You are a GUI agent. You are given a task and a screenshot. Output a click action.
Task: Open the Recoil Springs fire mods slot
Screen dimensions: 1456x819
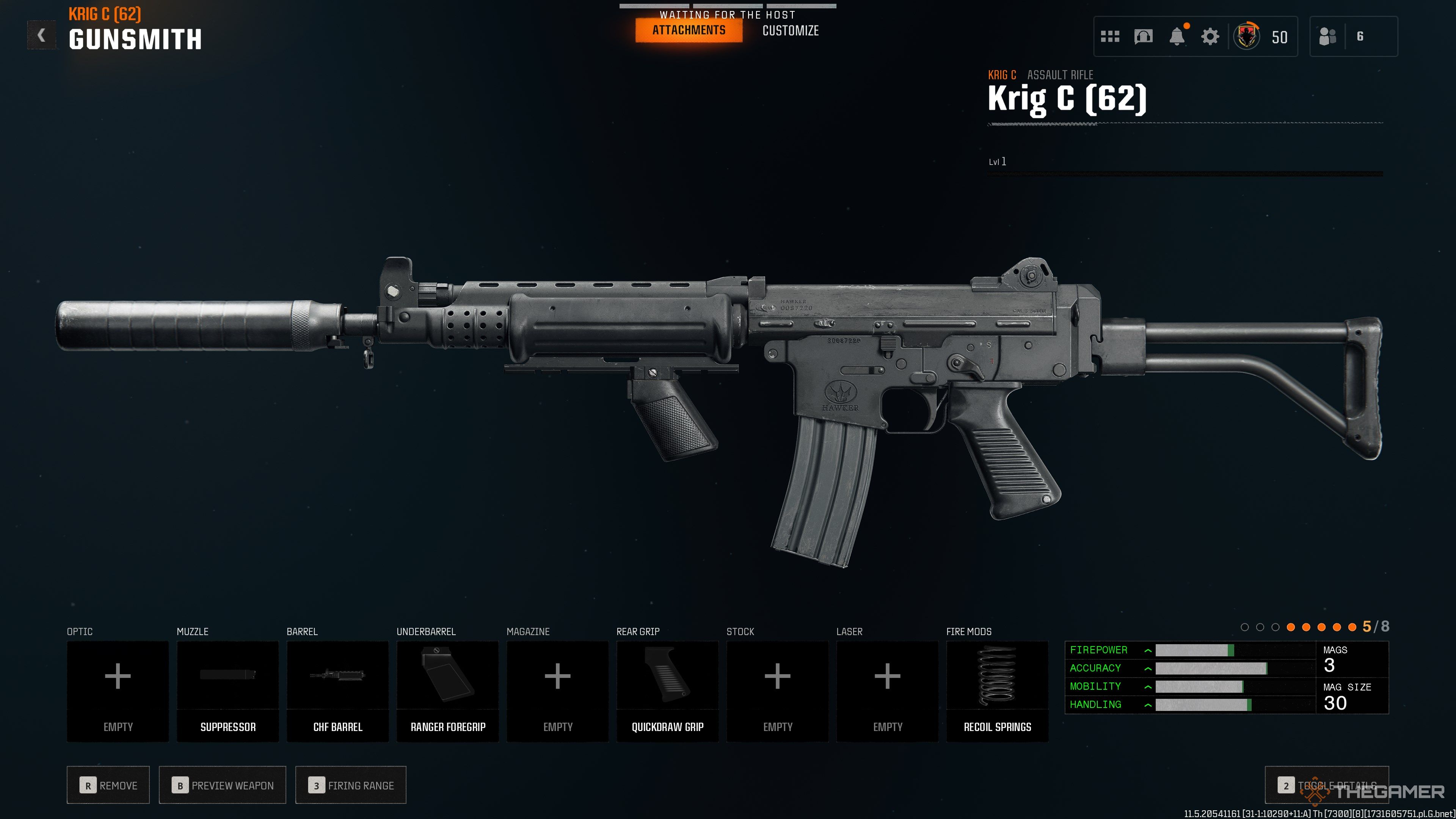(997, 691)
